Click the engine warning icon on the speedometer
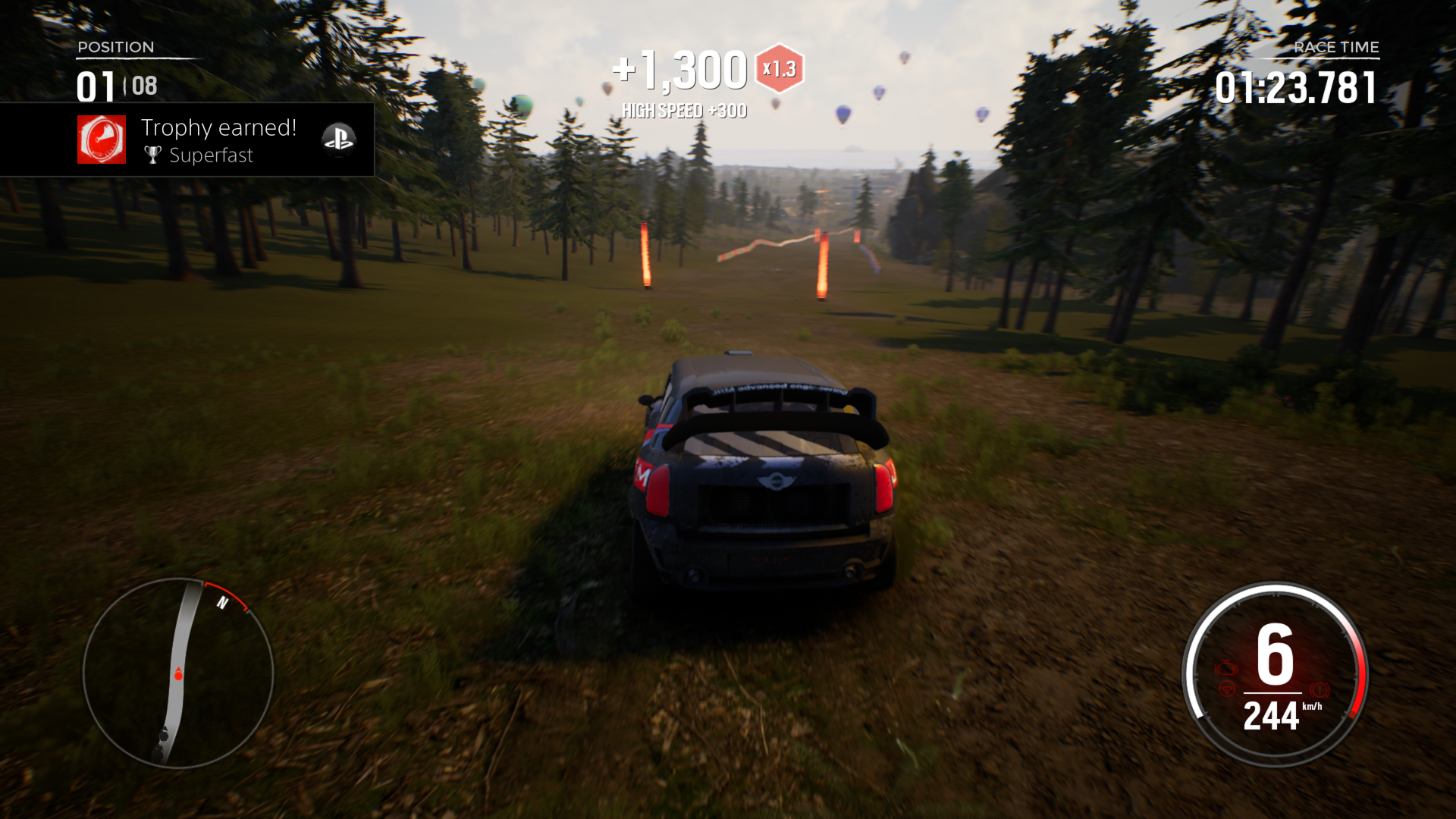The height and width of the screenshot is (819, 1456). tap(1226, 667)
